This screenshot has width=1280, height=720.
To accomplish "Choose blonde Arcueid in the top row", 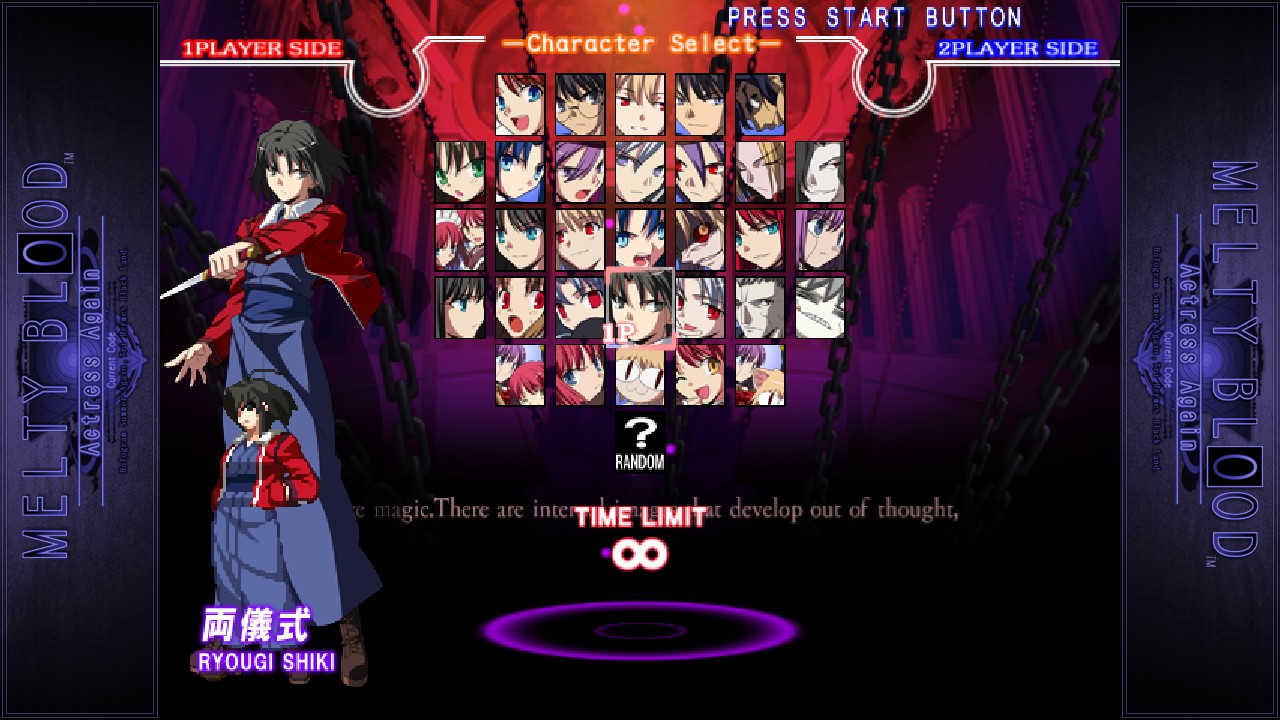I will 640,105.
